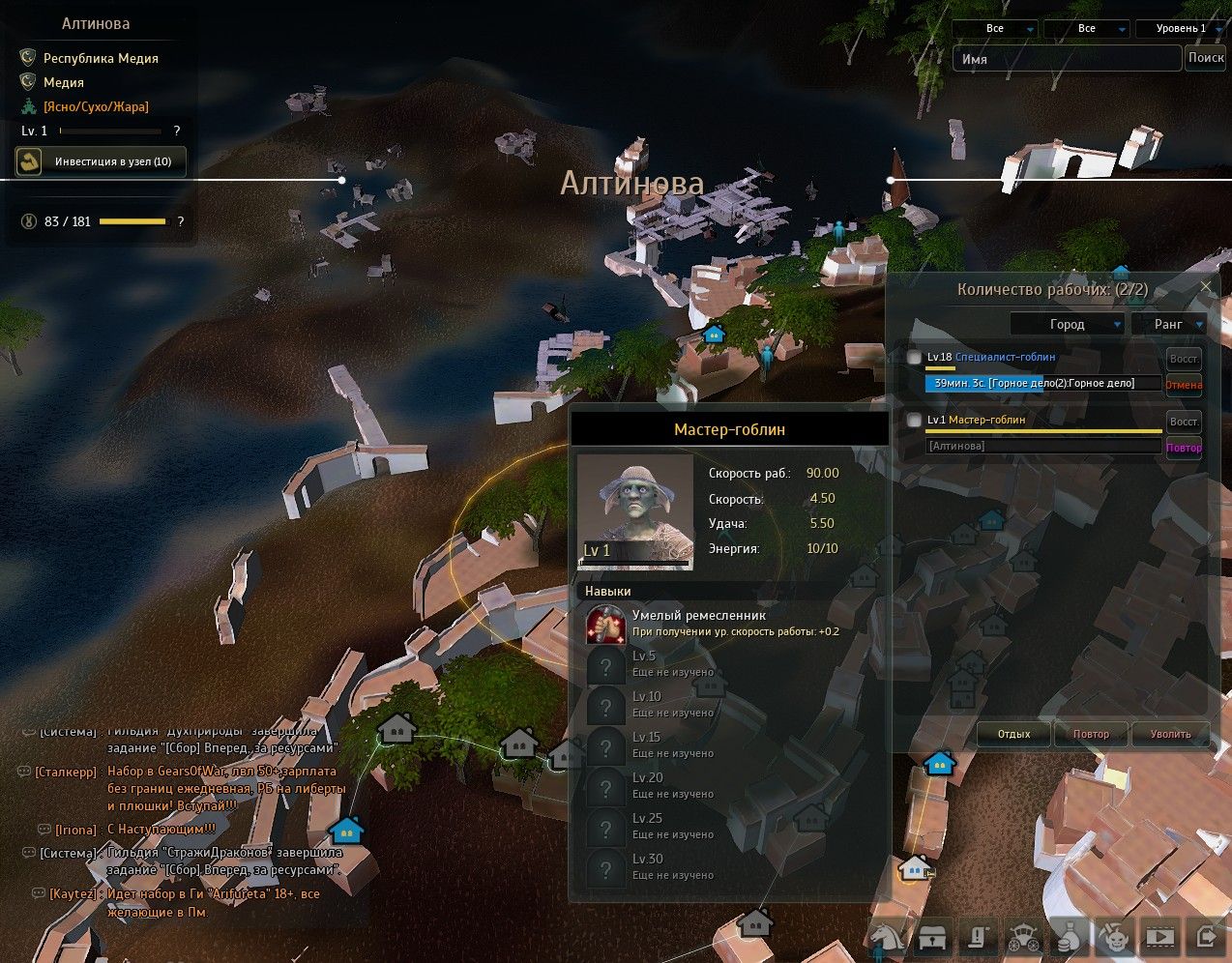Open the "Ранг" sort dropdown
The image size is (1232, 963).
1169,324
